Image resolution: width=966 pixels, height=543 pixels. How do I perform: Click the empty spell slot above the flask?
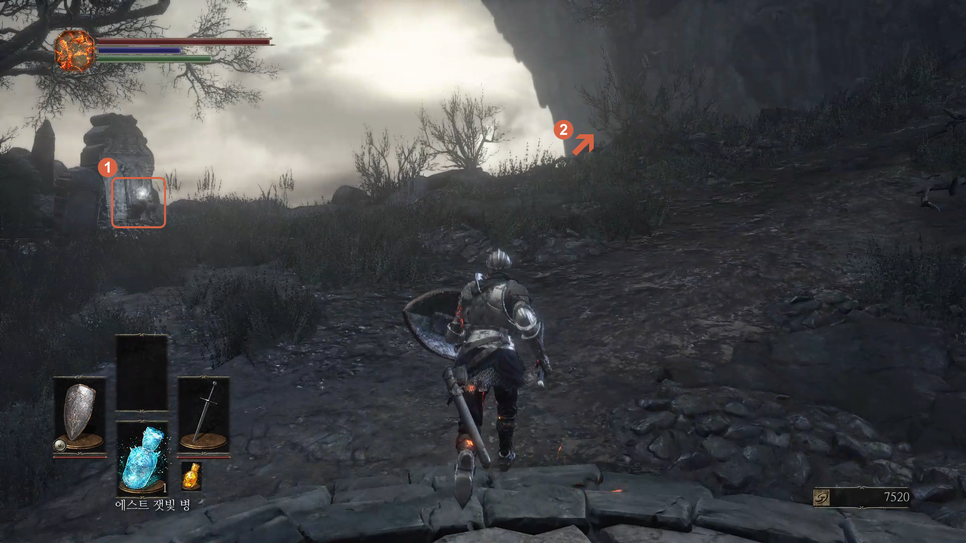pyautogui.click(x=141, y=372)
